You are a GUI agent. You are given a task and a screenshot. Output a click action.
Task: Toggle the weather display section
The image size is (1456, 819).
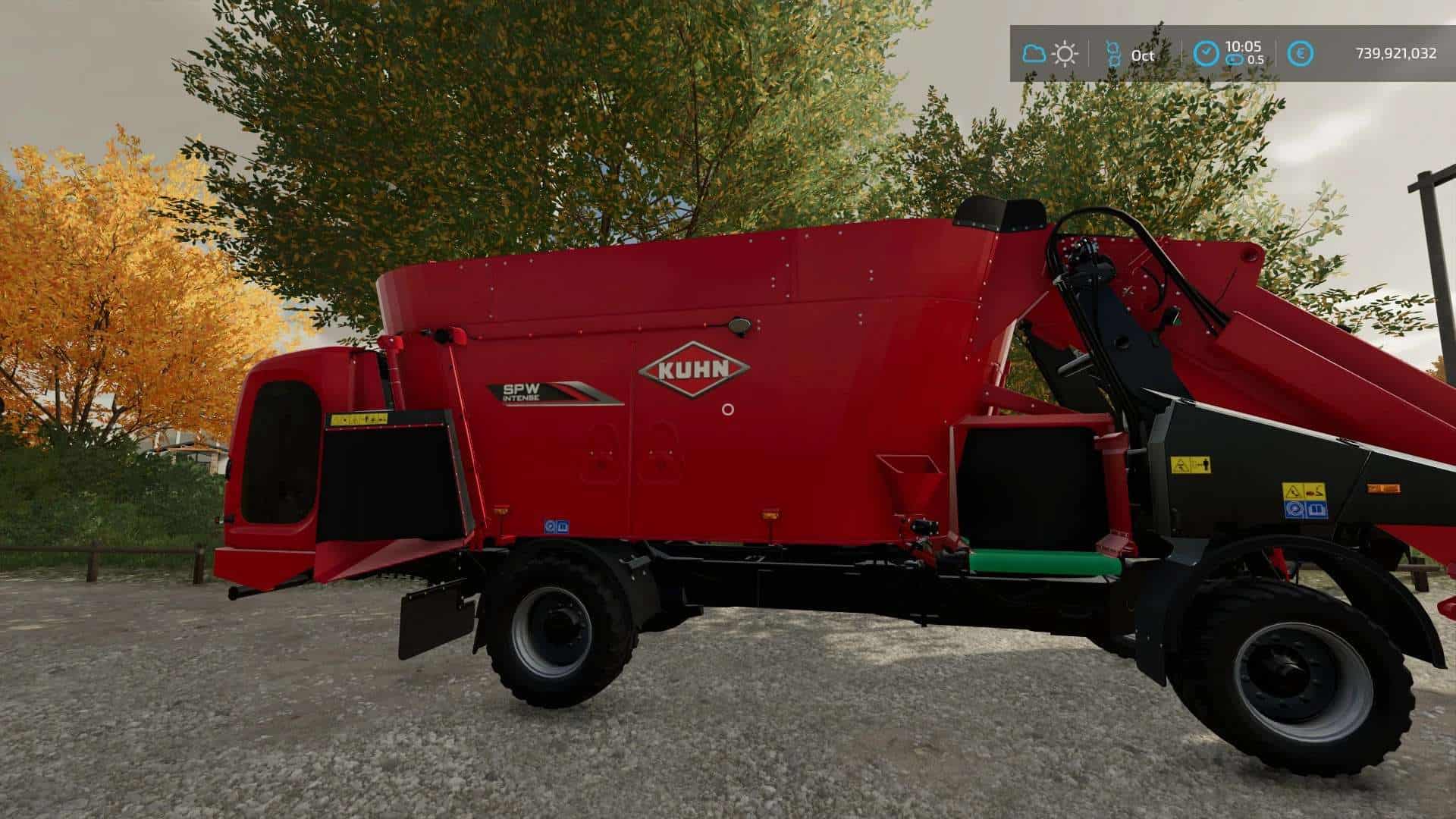[1050, 52]
